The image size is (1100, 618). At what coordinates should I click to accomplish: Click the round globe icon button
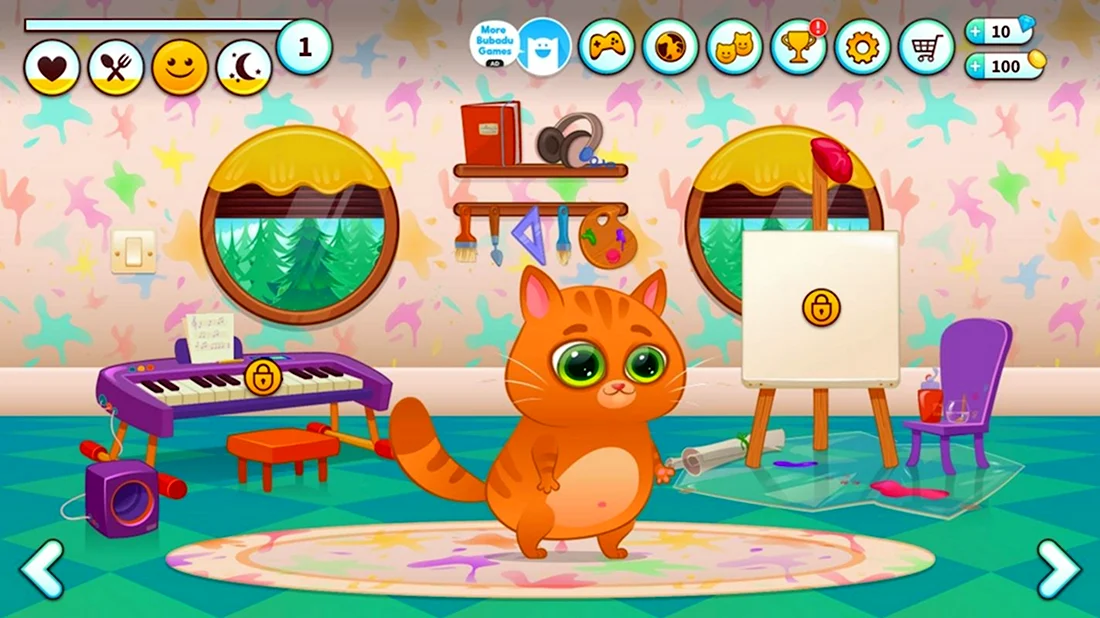pyautogui.click(x=671, y=46)
